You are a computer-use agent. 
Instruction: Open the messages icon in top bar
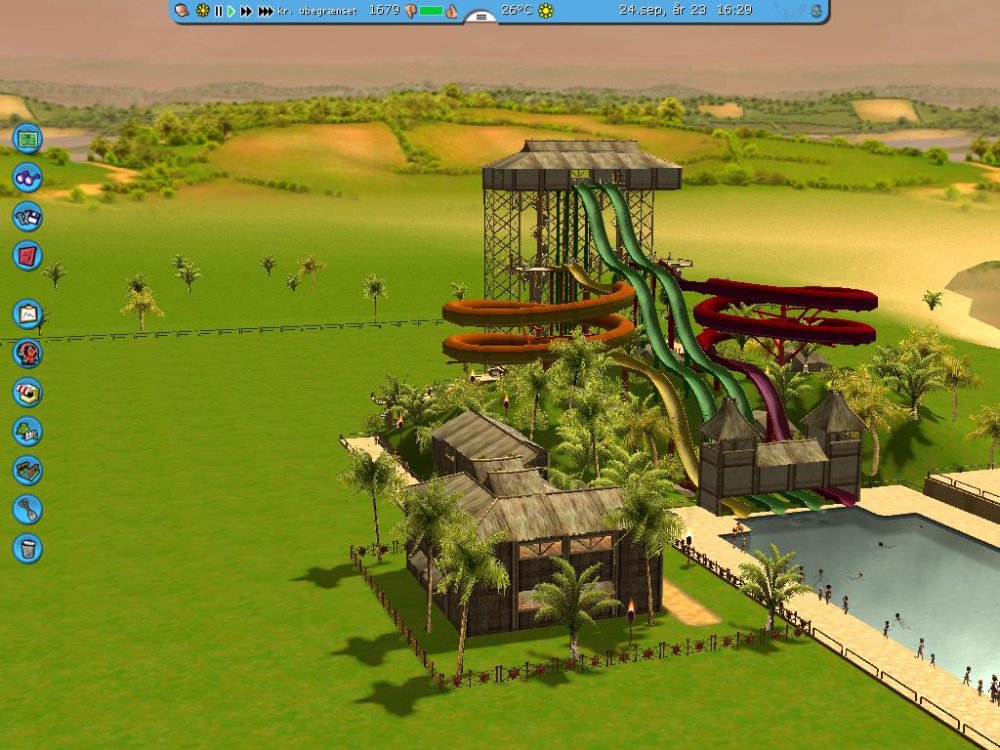(182, 11)
